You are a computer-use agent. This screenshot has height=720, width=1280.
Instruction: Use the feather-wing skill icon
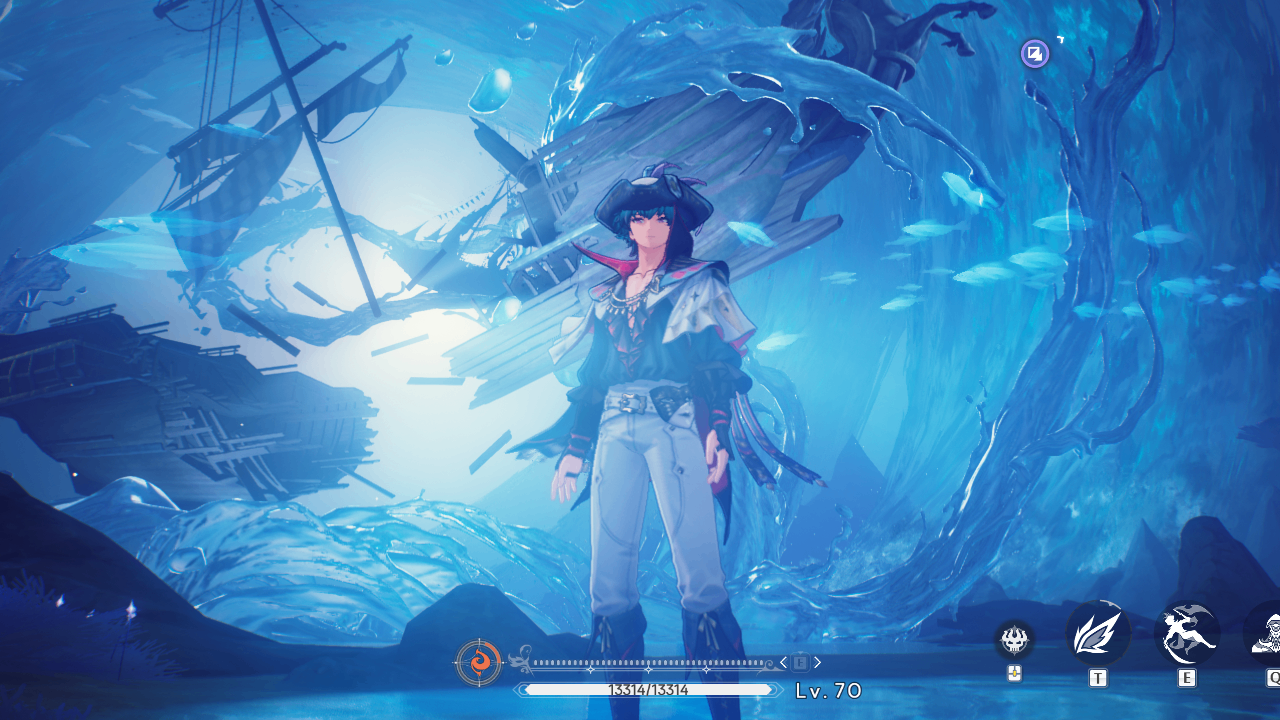click(x=1097, y=634)
